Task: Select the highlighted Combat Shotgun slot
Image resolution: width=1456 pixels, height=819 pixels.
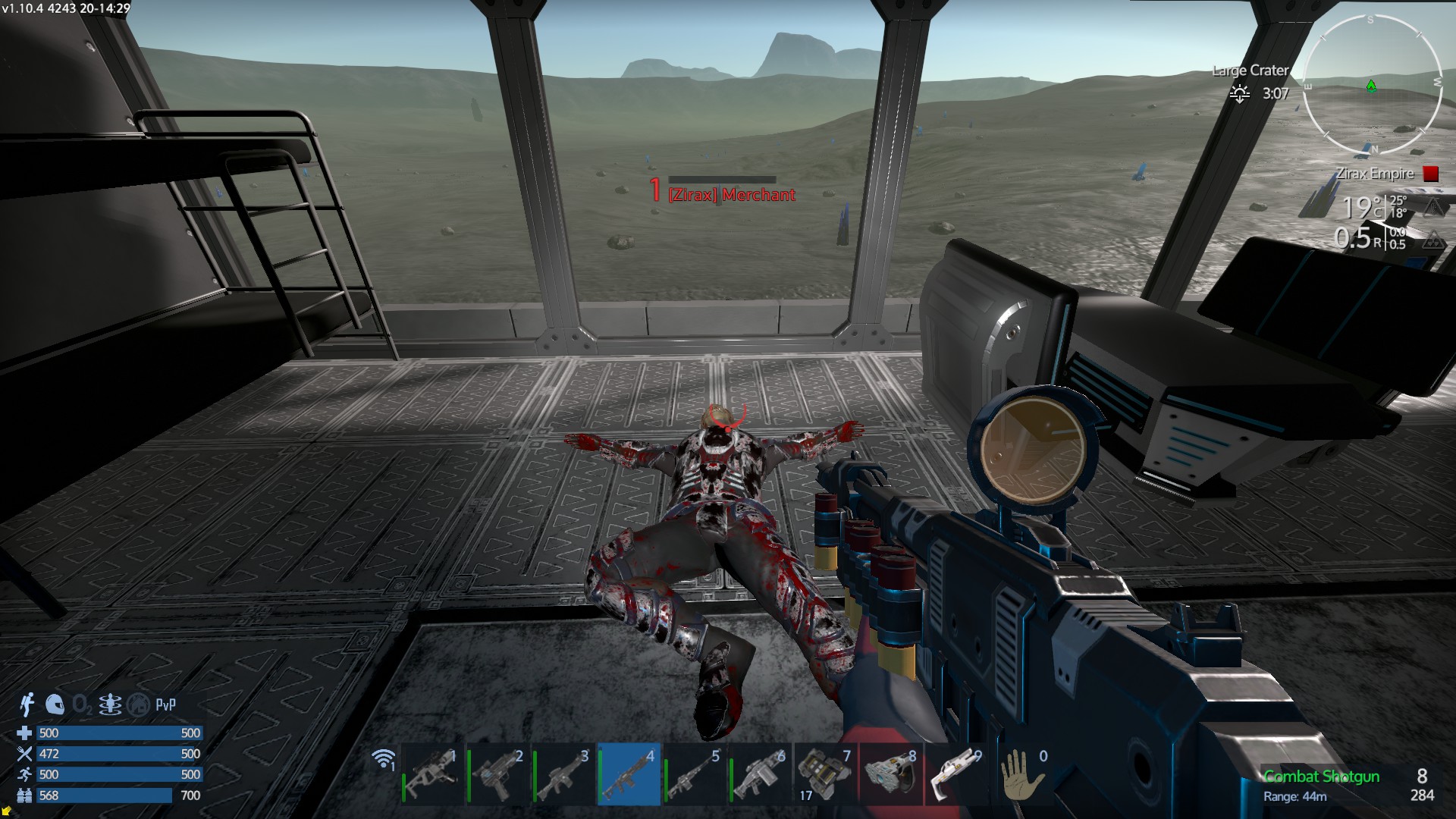Action: (629, 775)
